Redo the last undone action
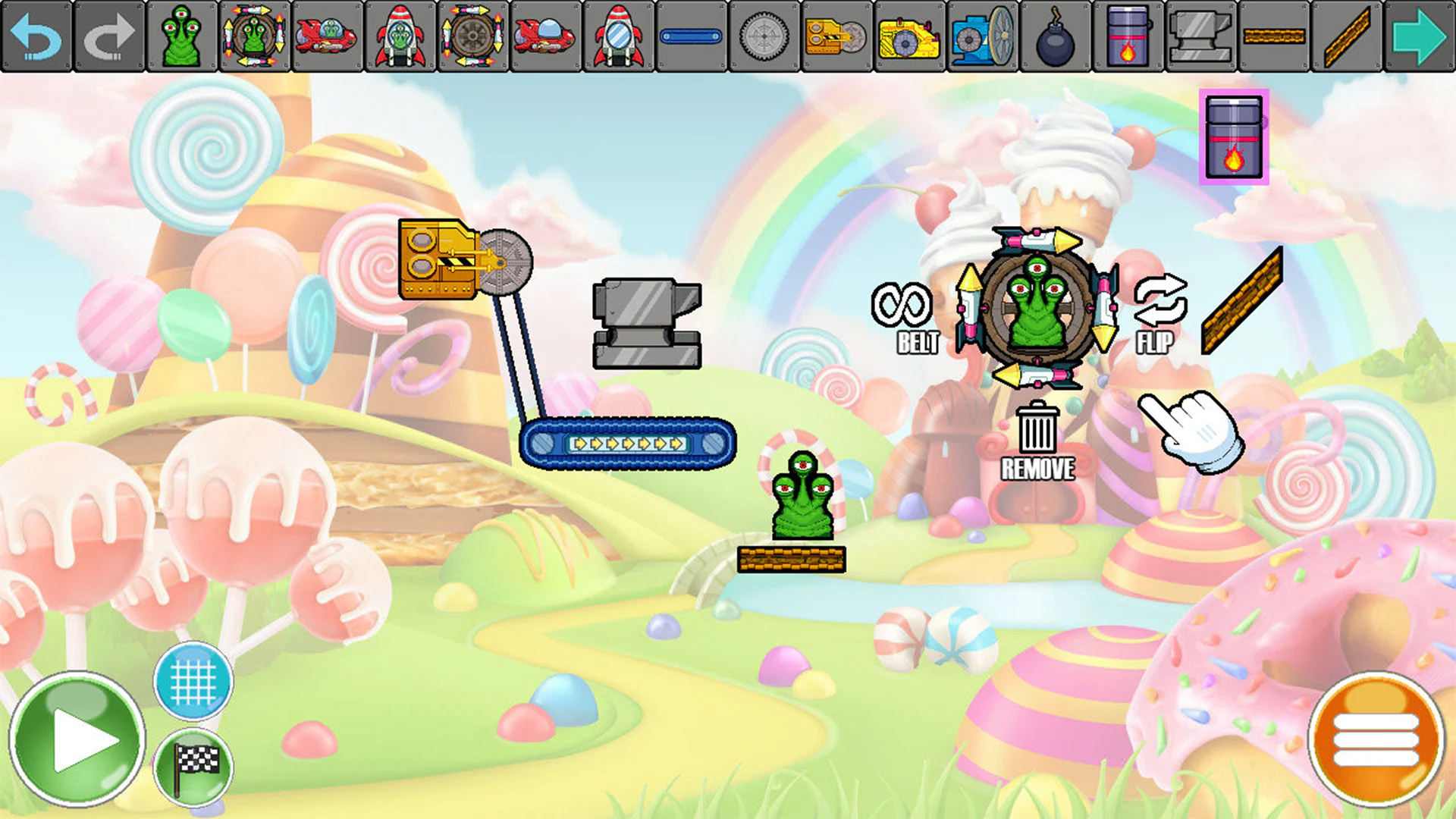1456x819 pixels. pyautogui.click(x=111, y=36)
